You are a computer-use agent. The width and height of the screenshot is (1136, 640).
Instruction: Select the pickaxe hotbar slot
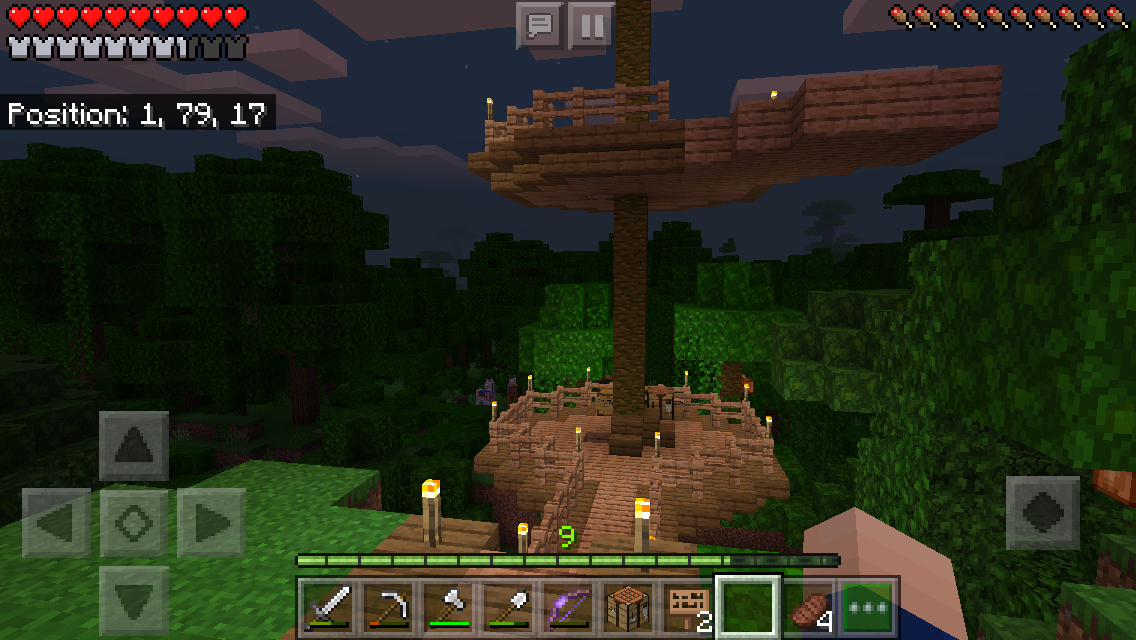pyautogui.click(x=388, y=606)
